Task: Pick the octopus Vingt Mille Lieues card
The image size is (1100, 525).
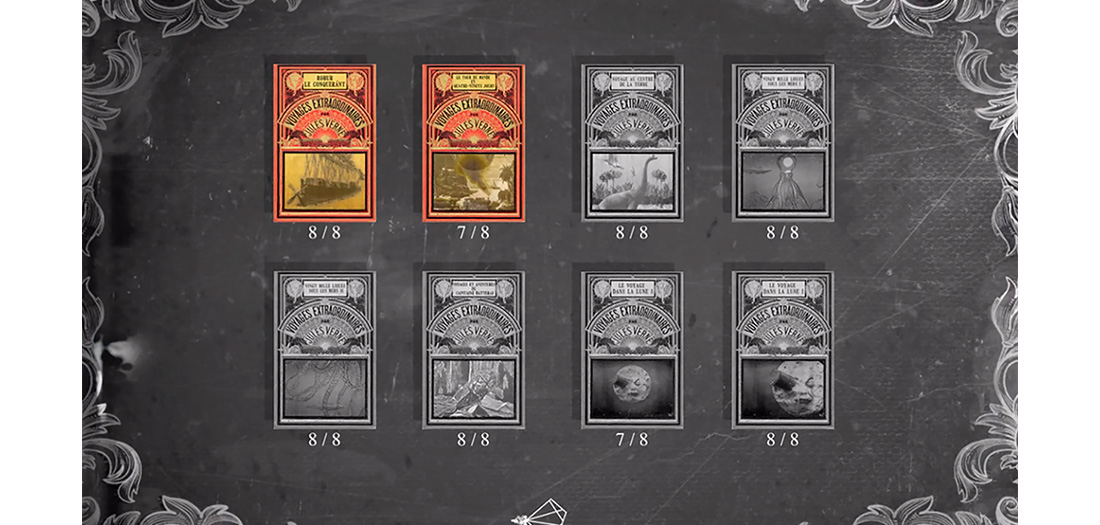Action: coord(782,142)
